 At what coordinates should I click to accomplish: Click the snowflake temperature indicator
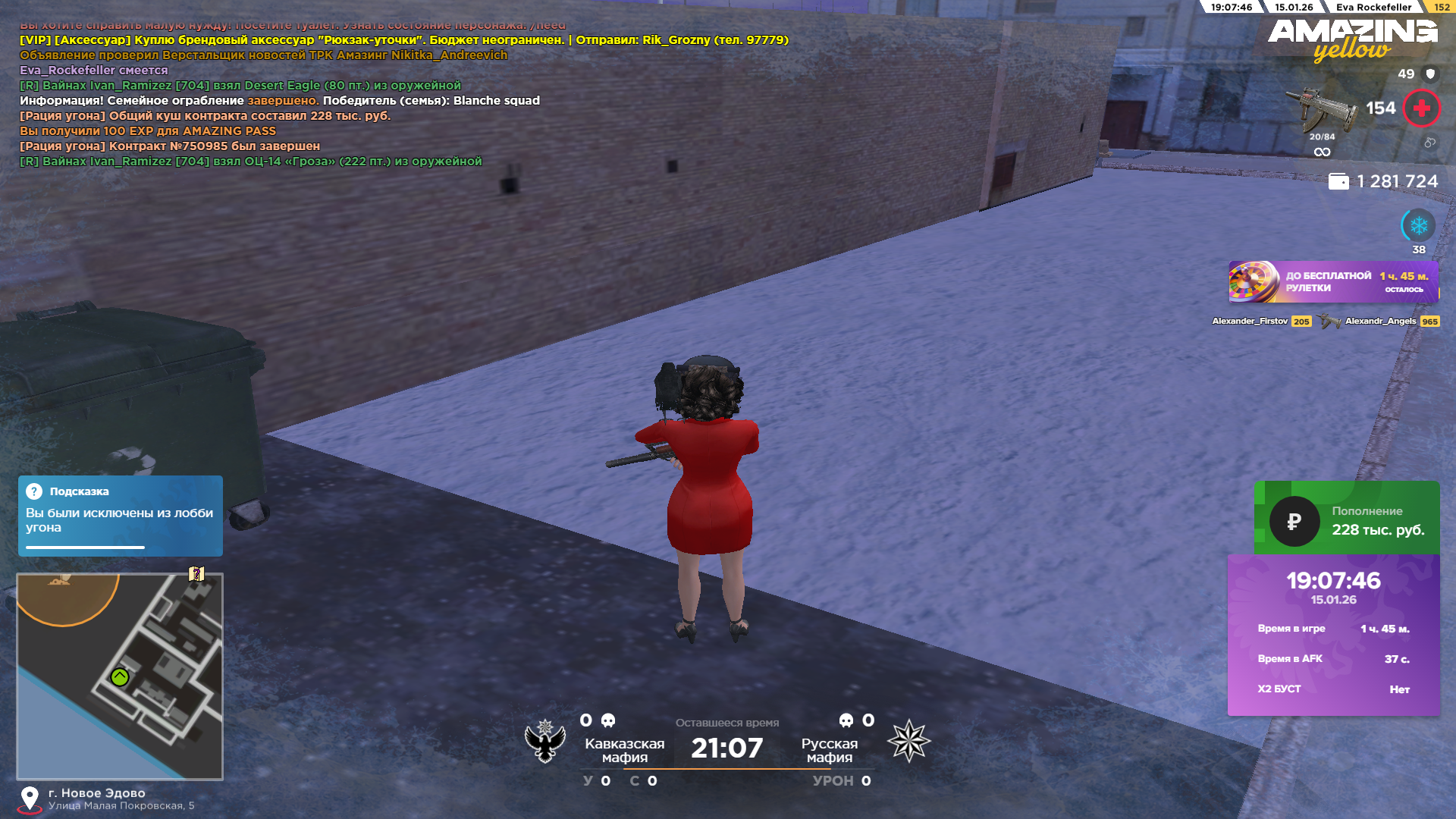coord(1418,226)
